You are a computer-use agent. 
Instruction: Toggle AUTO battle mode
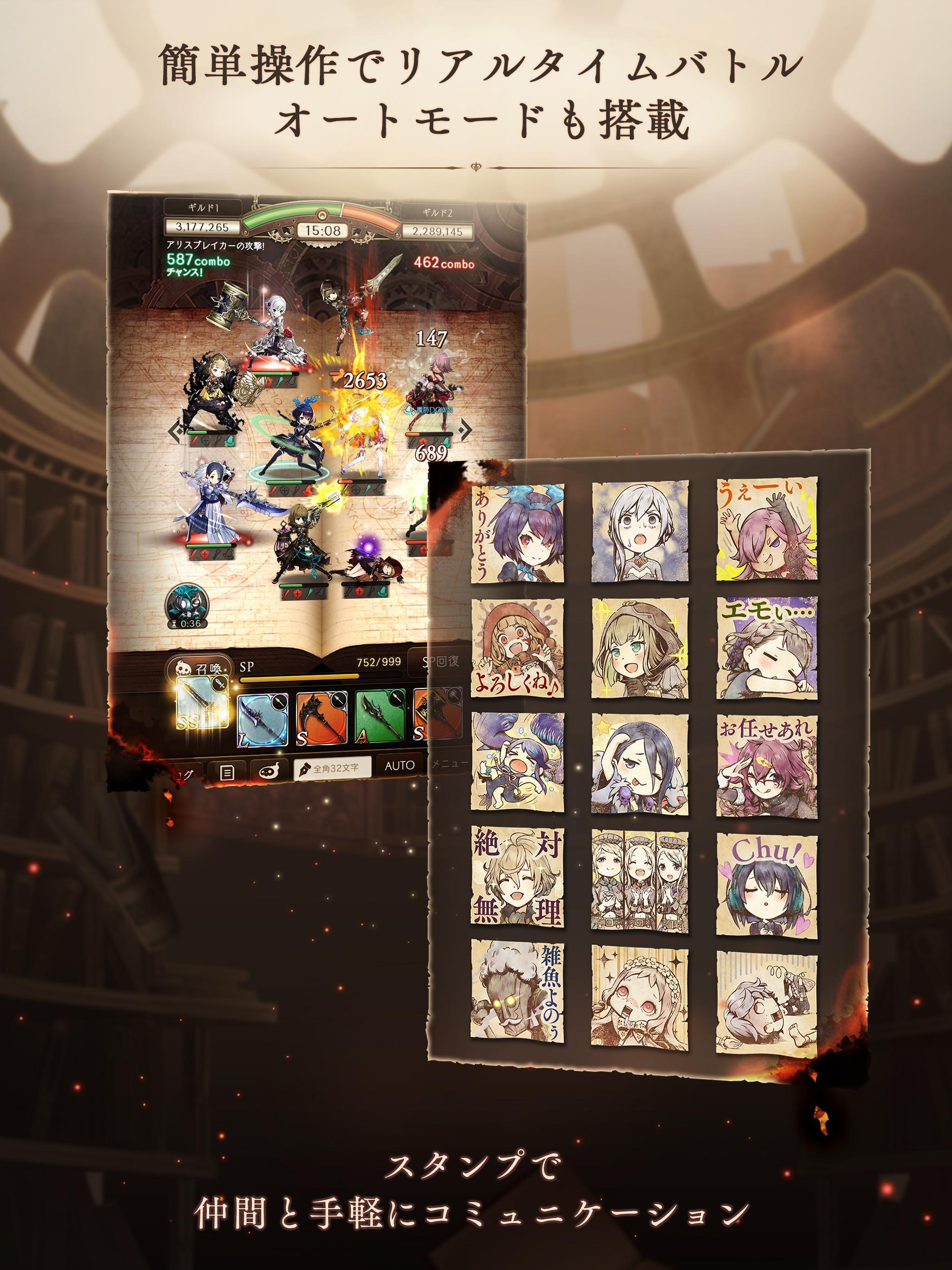[400, 766]
